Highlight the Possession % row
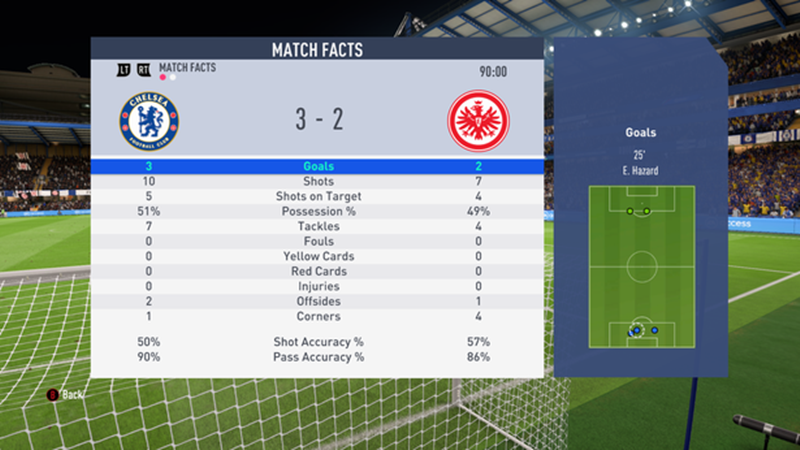The height and width of the screenshot is (450, 800). click(x=318, y=211)
